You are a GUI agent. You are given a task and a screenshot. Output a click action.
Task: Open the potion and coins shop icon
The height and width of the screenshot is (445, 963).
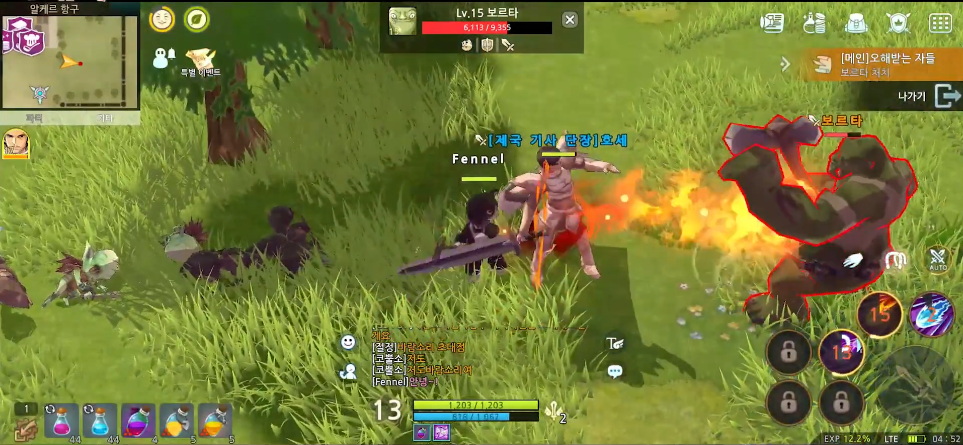[x=813, y=22]
